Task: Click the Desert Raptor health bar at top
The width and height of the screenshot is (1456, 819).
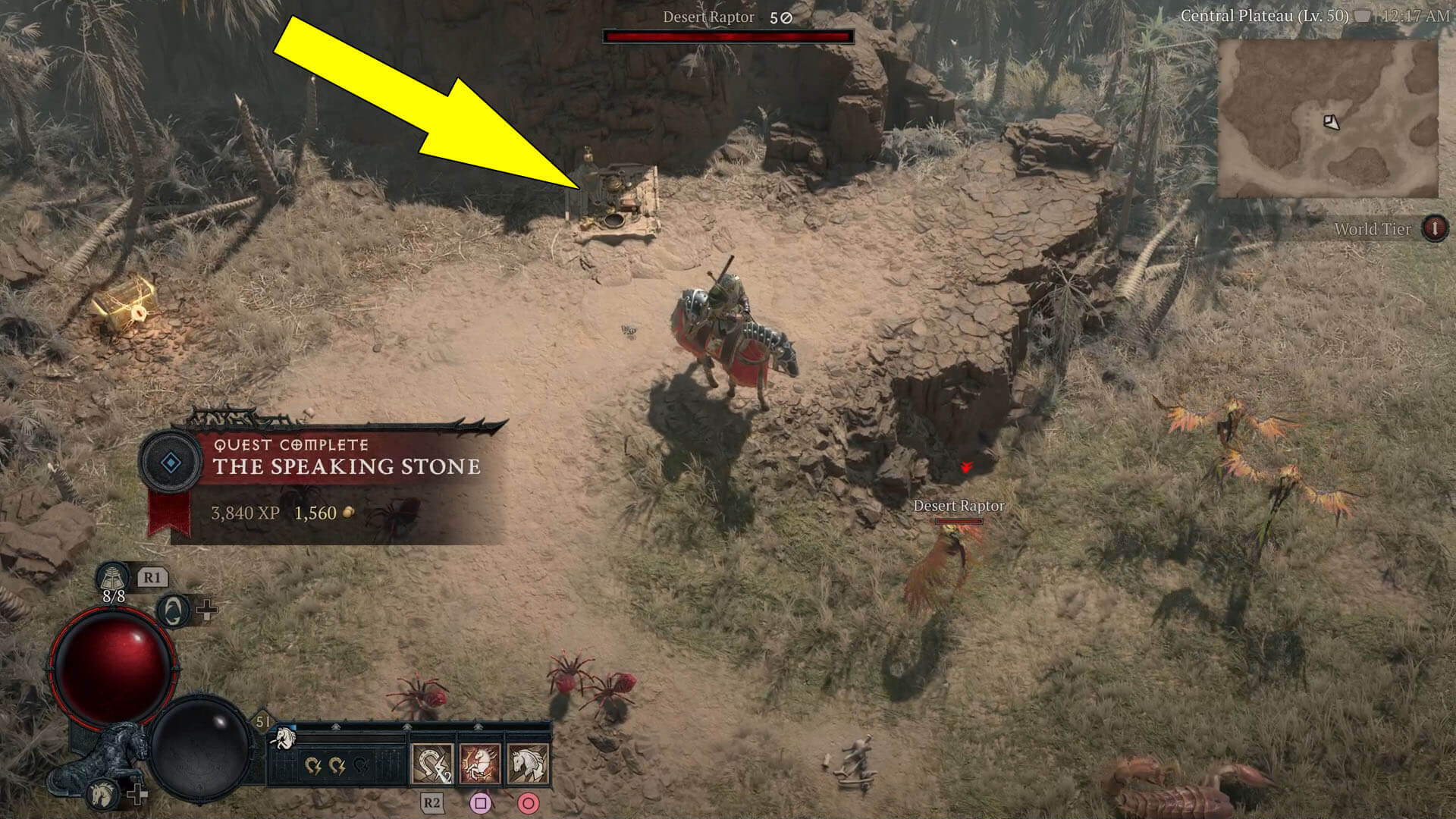Action: tap(728, 34)
